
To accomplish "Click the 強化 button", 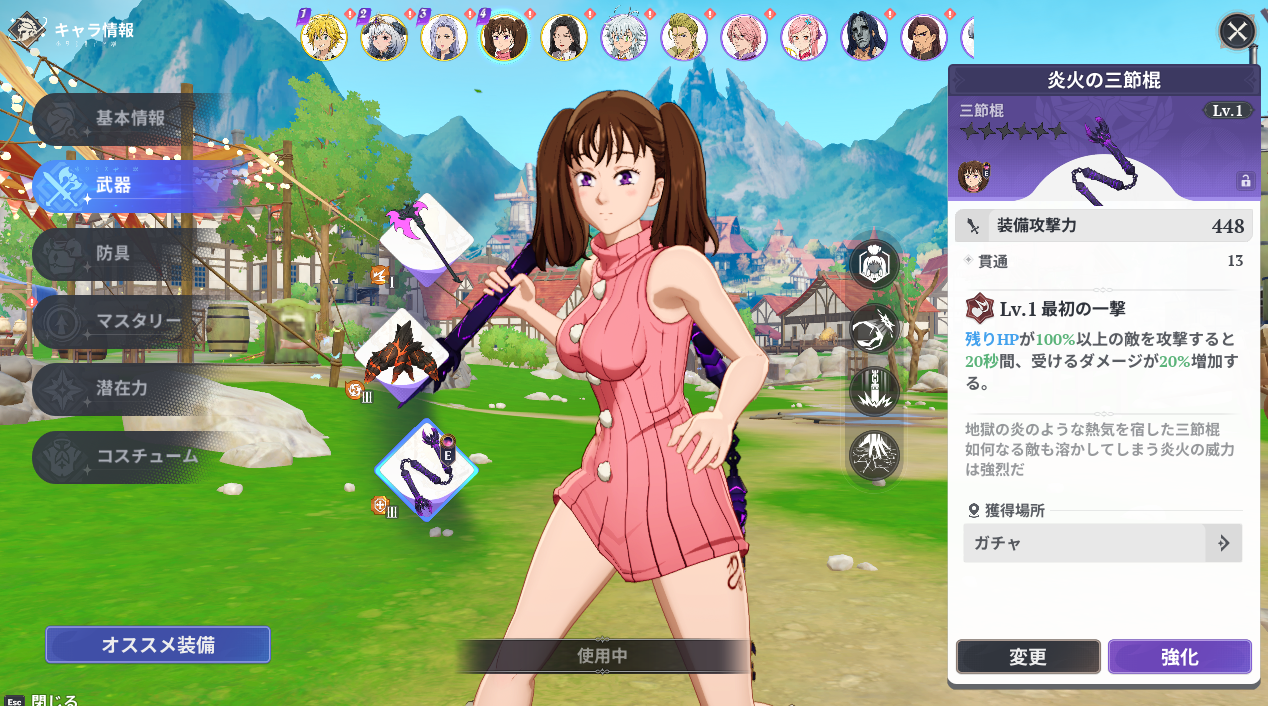I will click(1179, 657).
